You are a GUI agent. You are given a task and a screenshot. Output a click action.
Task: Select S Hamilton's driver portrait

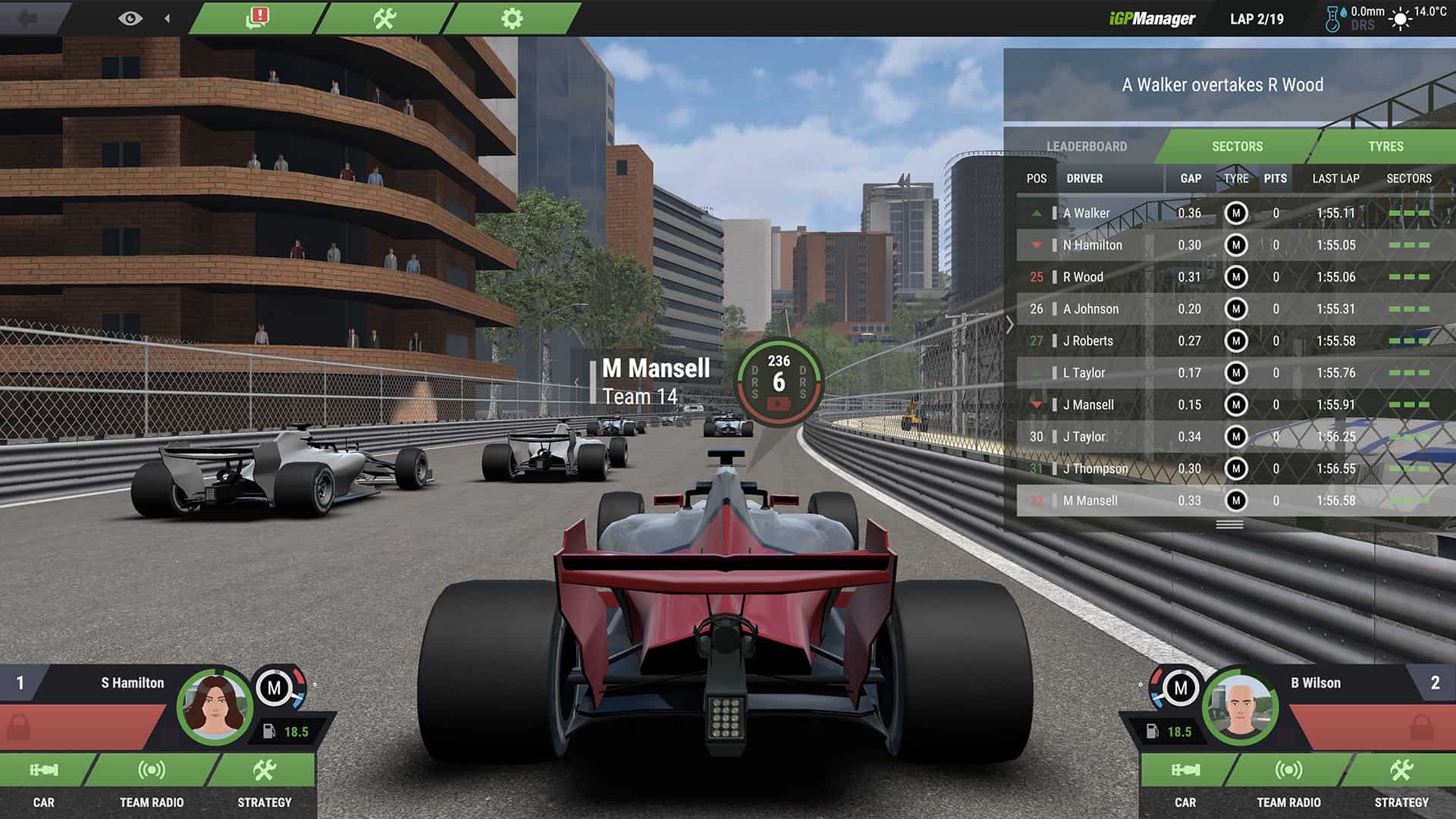pos(215,706)
